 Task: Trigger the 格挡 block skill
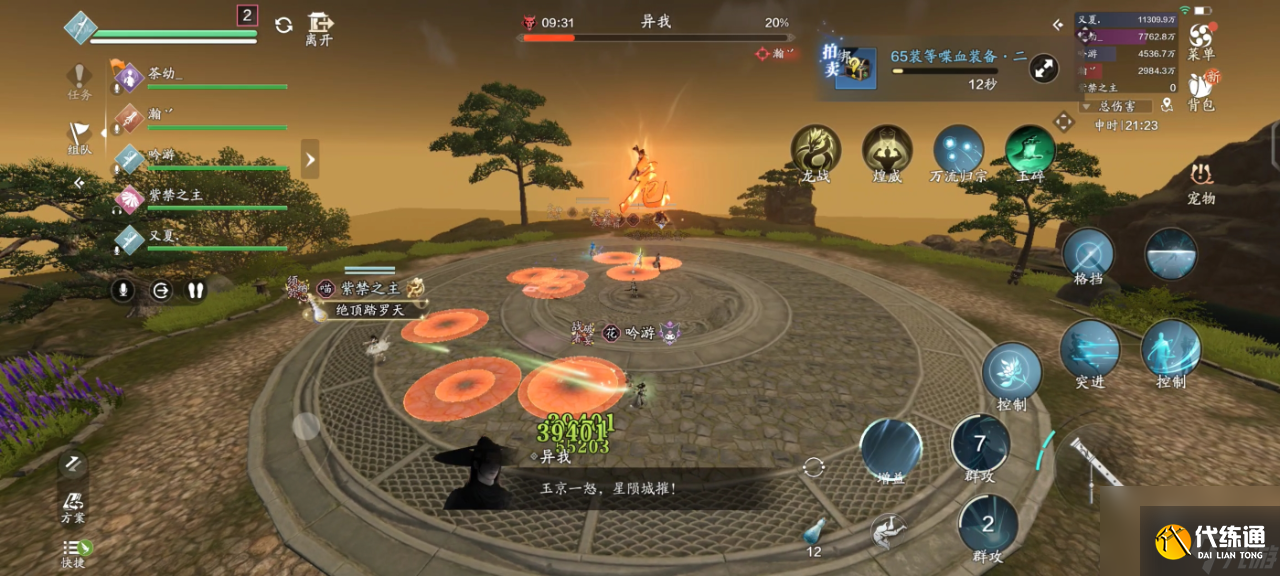point(1088,254)
